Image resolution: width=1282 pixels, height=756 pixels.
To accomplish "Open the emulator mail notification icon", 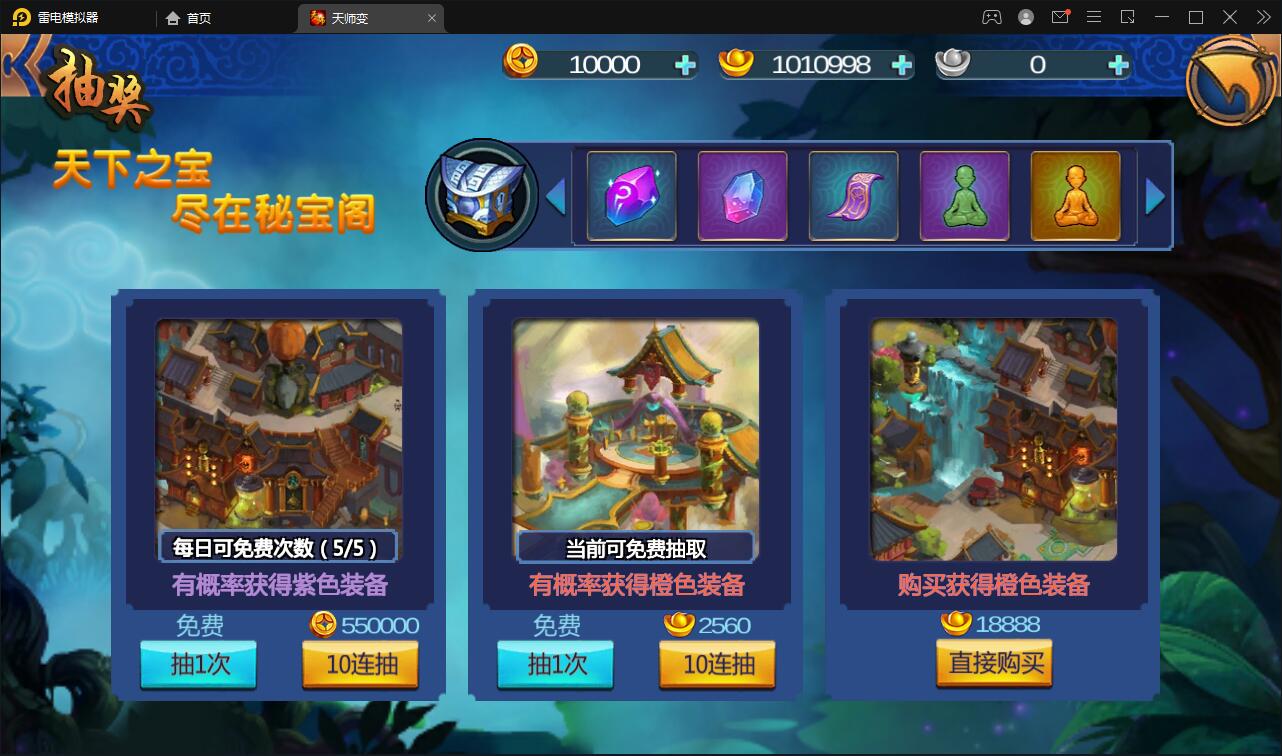I will [x=1060, y=17].
